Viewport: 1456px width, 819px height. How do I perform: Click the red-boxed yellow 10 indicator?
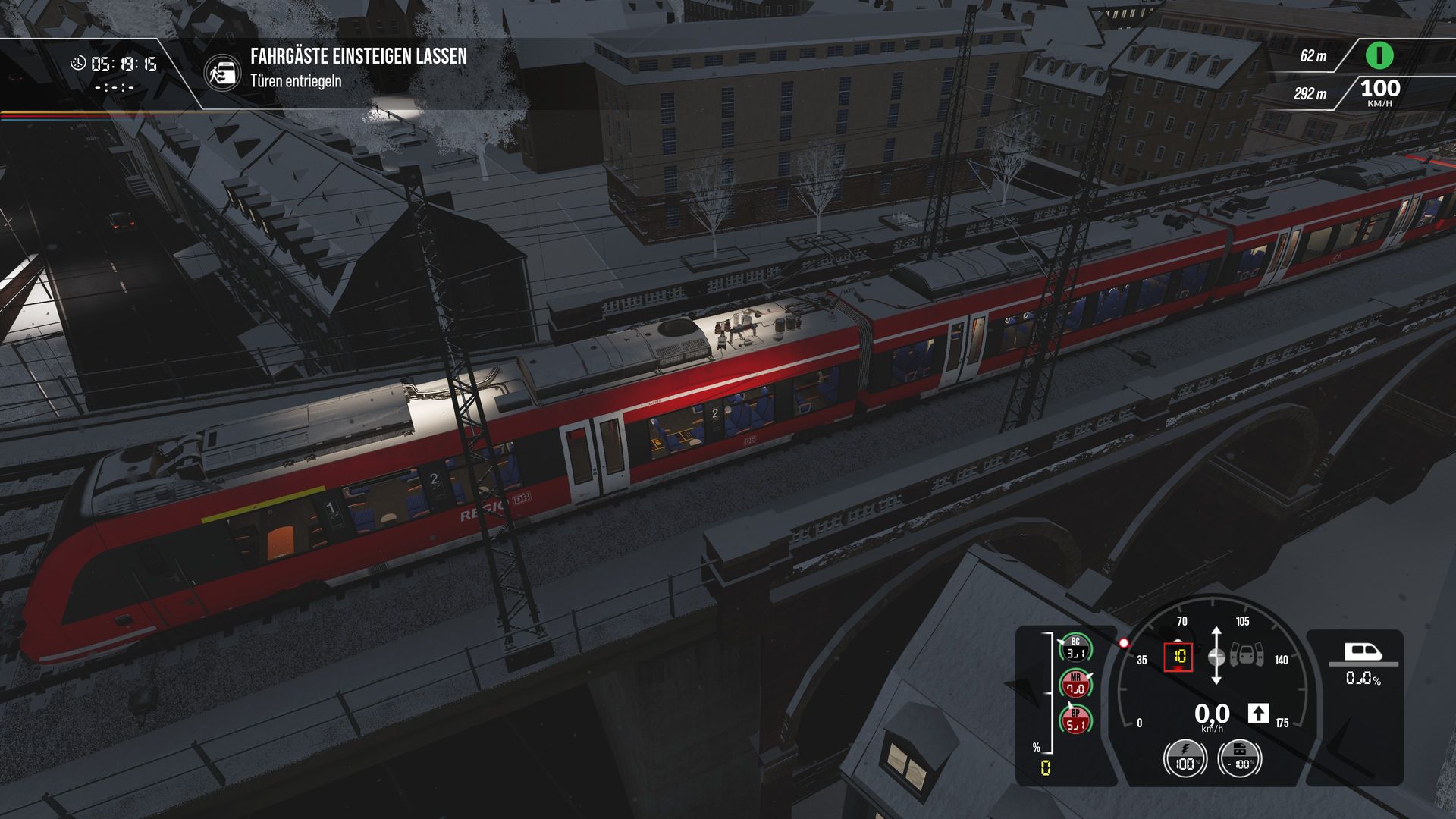tap(1178, 657)
